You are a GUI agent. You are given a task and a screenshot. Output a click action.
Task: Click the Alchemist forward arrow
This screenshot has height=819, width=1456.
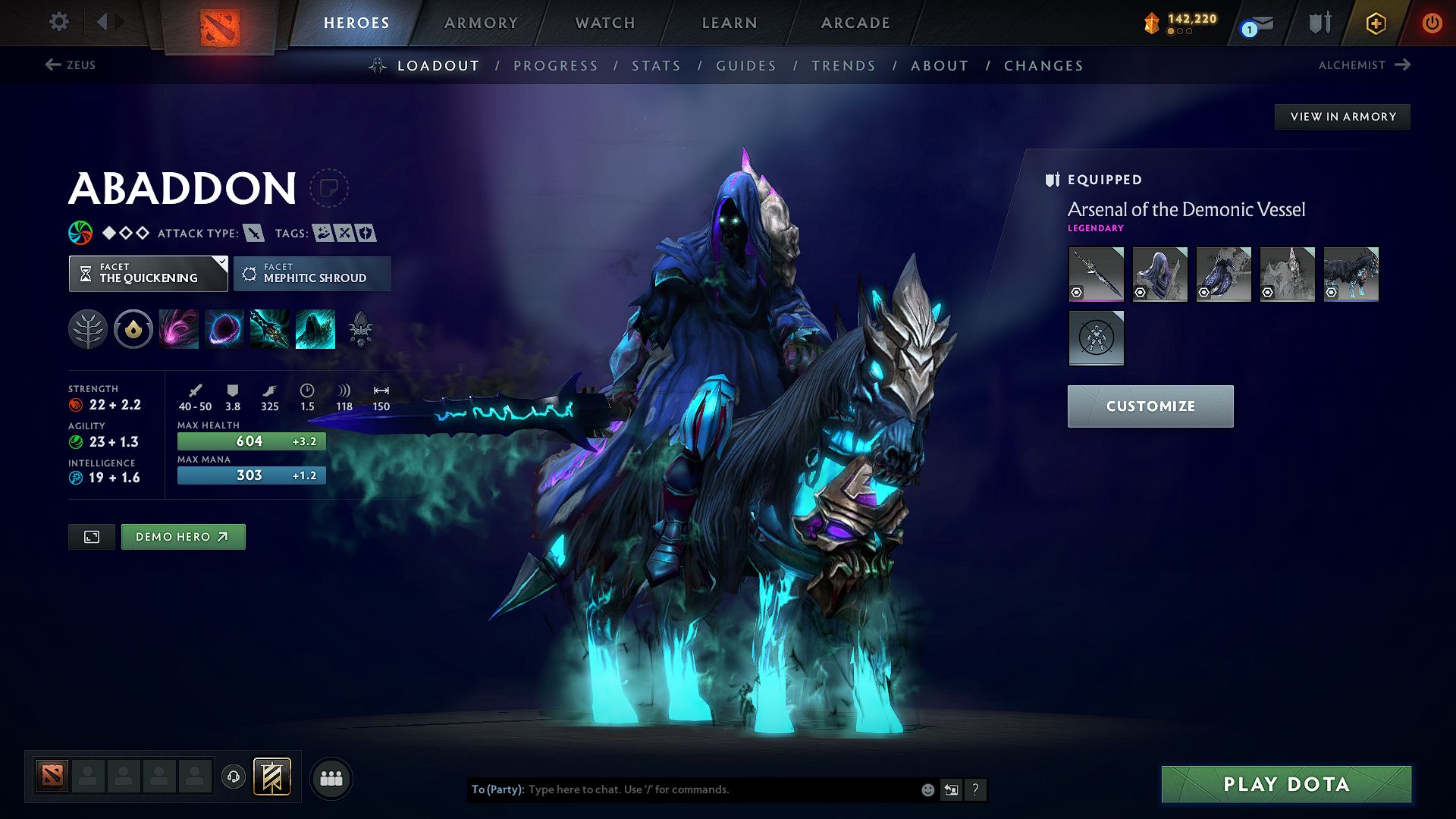tap(1404, 64)
